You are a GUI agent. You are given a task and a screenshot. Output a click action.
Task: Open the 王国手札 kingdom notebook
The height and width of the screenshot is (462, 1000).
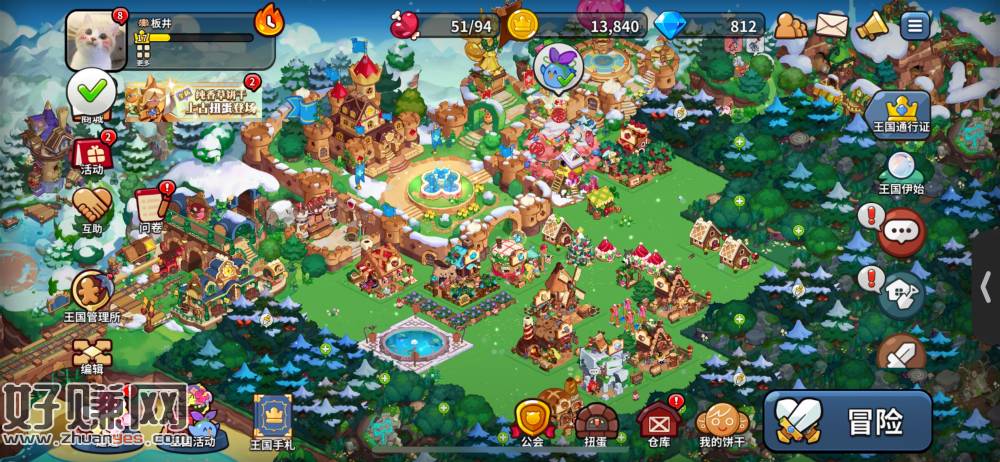point(272,416)
